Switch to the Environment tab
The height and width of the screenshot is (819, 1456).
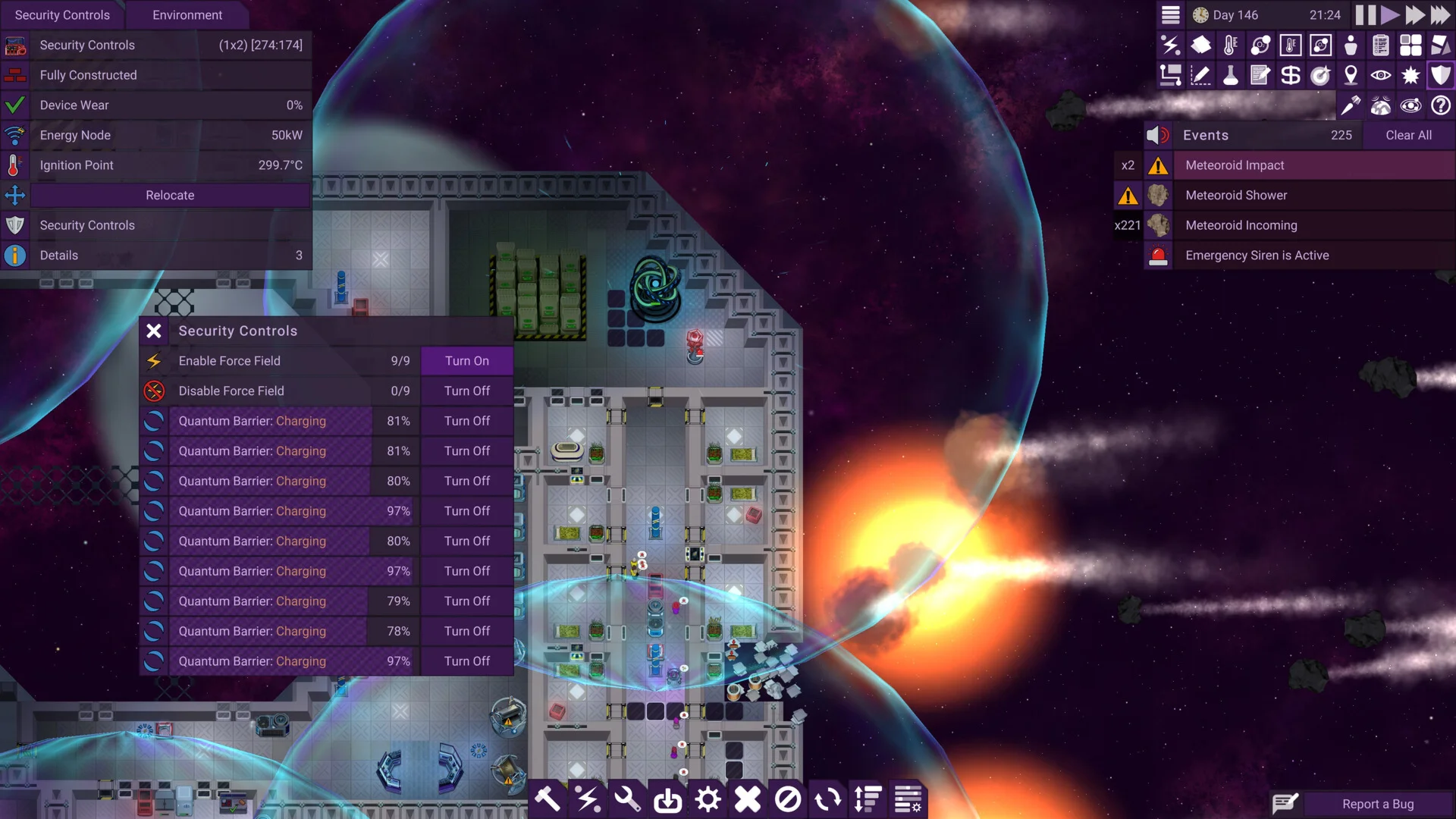[x=187, y=15]
